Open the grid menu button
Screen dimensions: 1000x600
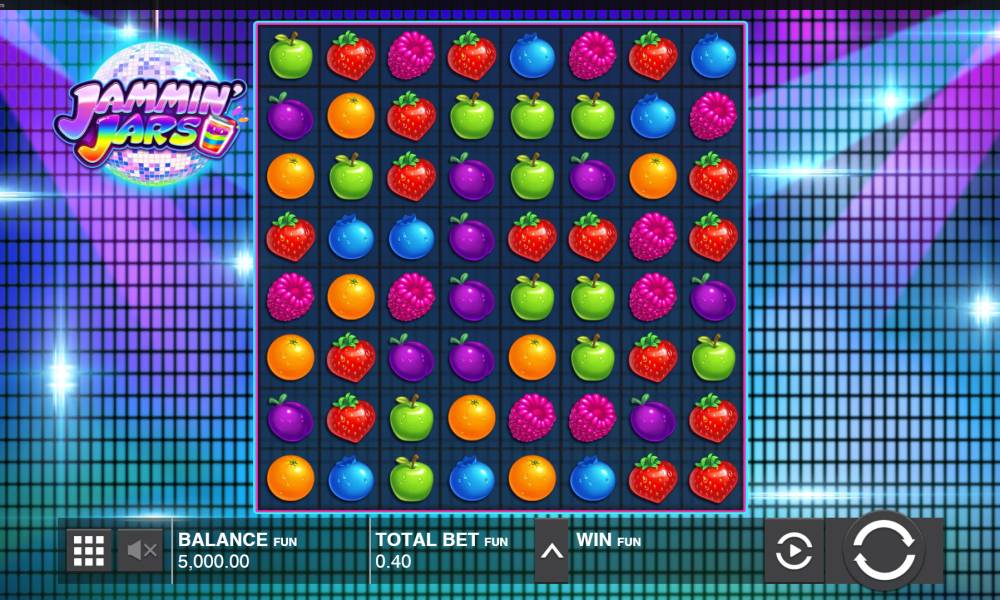click(x=89, y=550)
